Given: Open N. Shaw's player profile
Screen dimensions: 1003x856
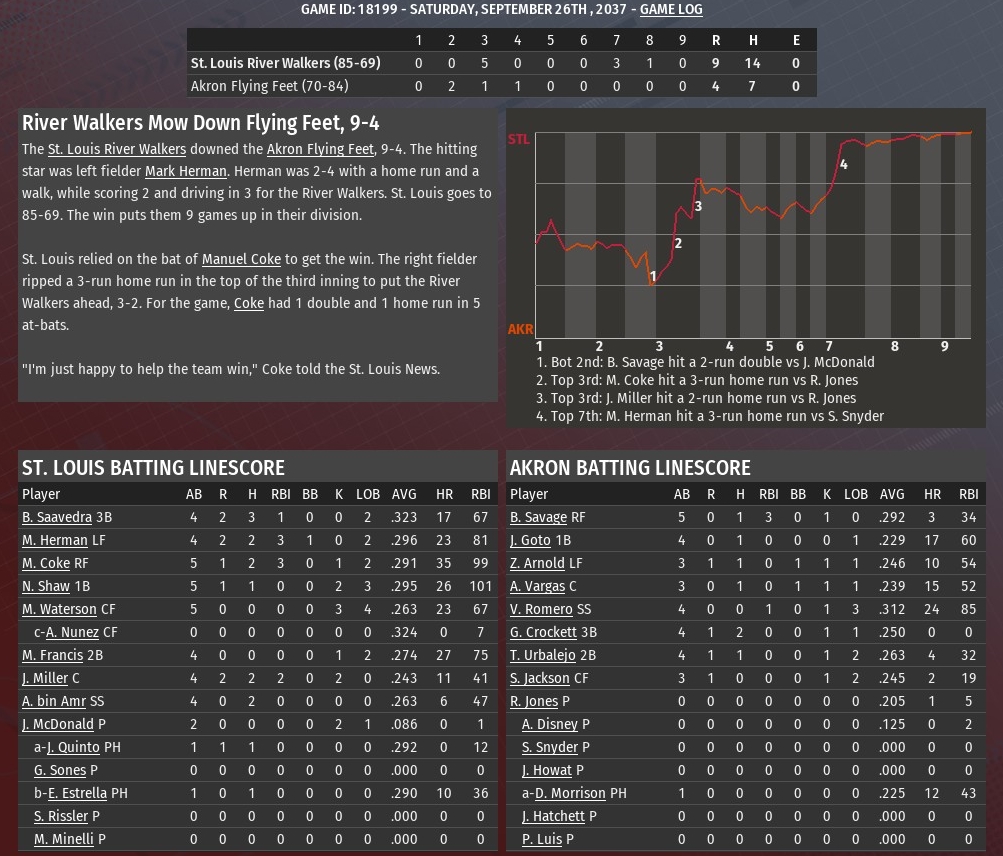Looking at the screenshot, I should 46,586.
